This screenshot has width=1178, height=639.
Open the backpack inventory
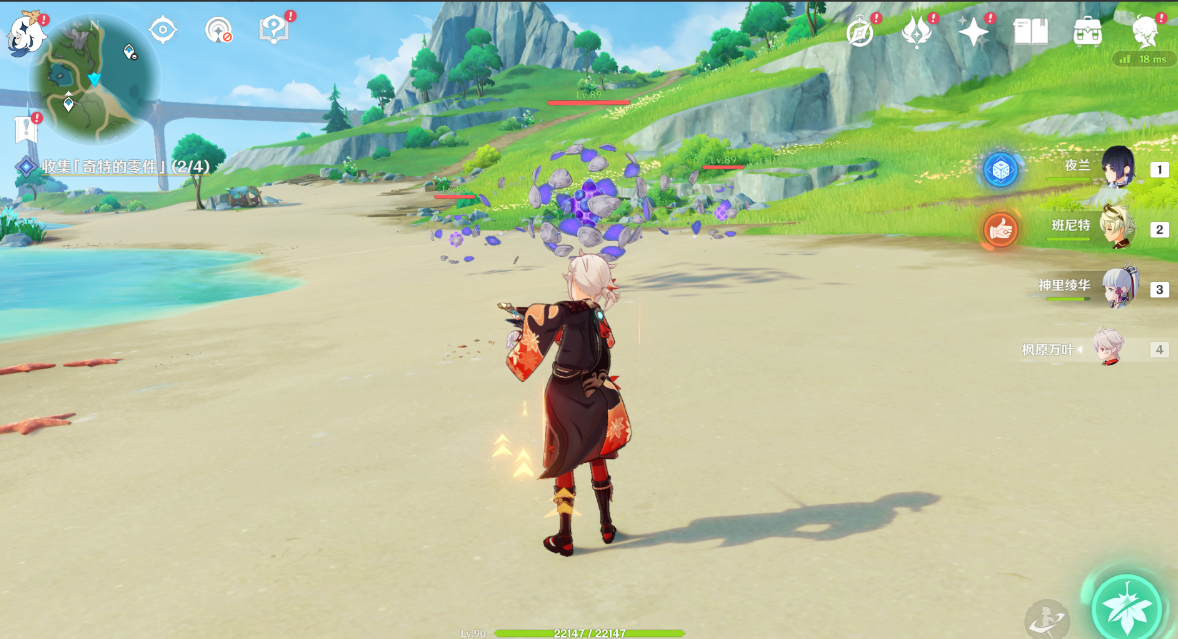click(1087, 32)
